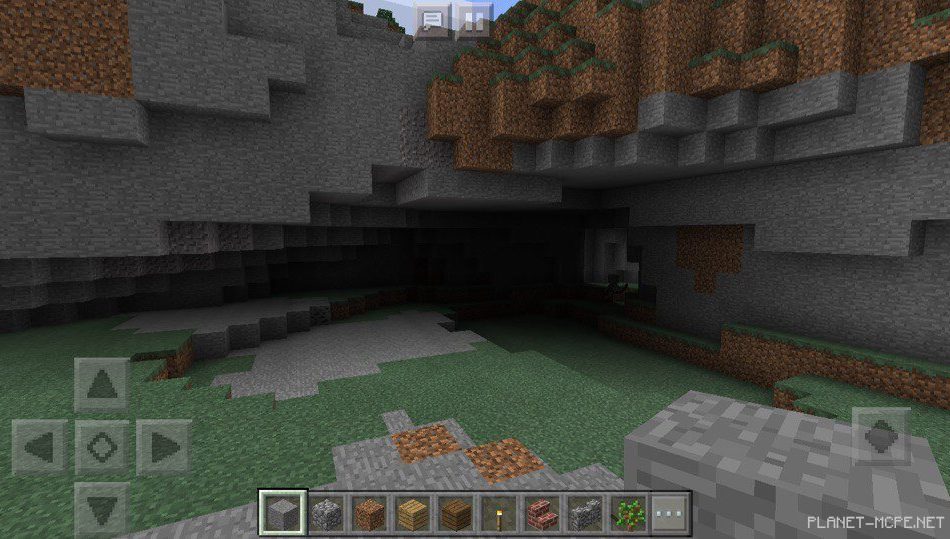The image size is (950, 539).
Task: Tap the forward arrow on the D-pad
Action: pyautogui.click(x=102, y=384)
